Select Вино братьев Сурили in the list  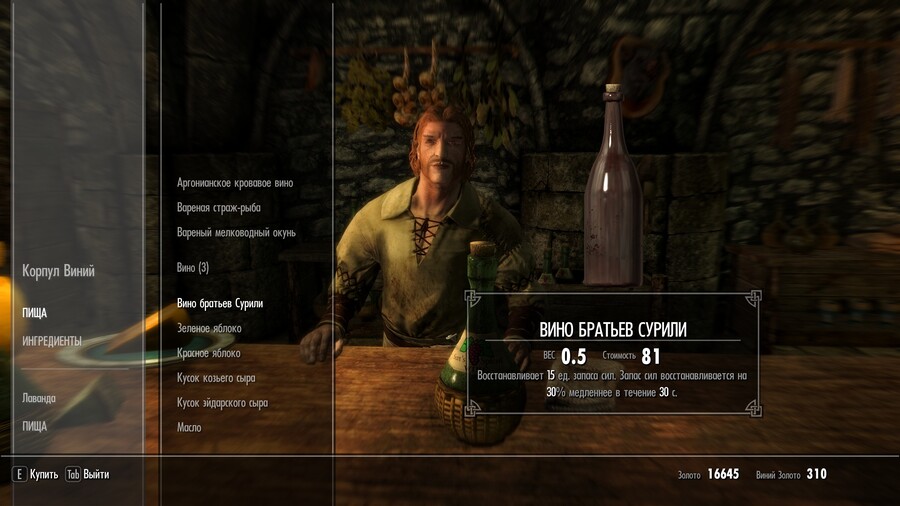(x=227, y=303)
